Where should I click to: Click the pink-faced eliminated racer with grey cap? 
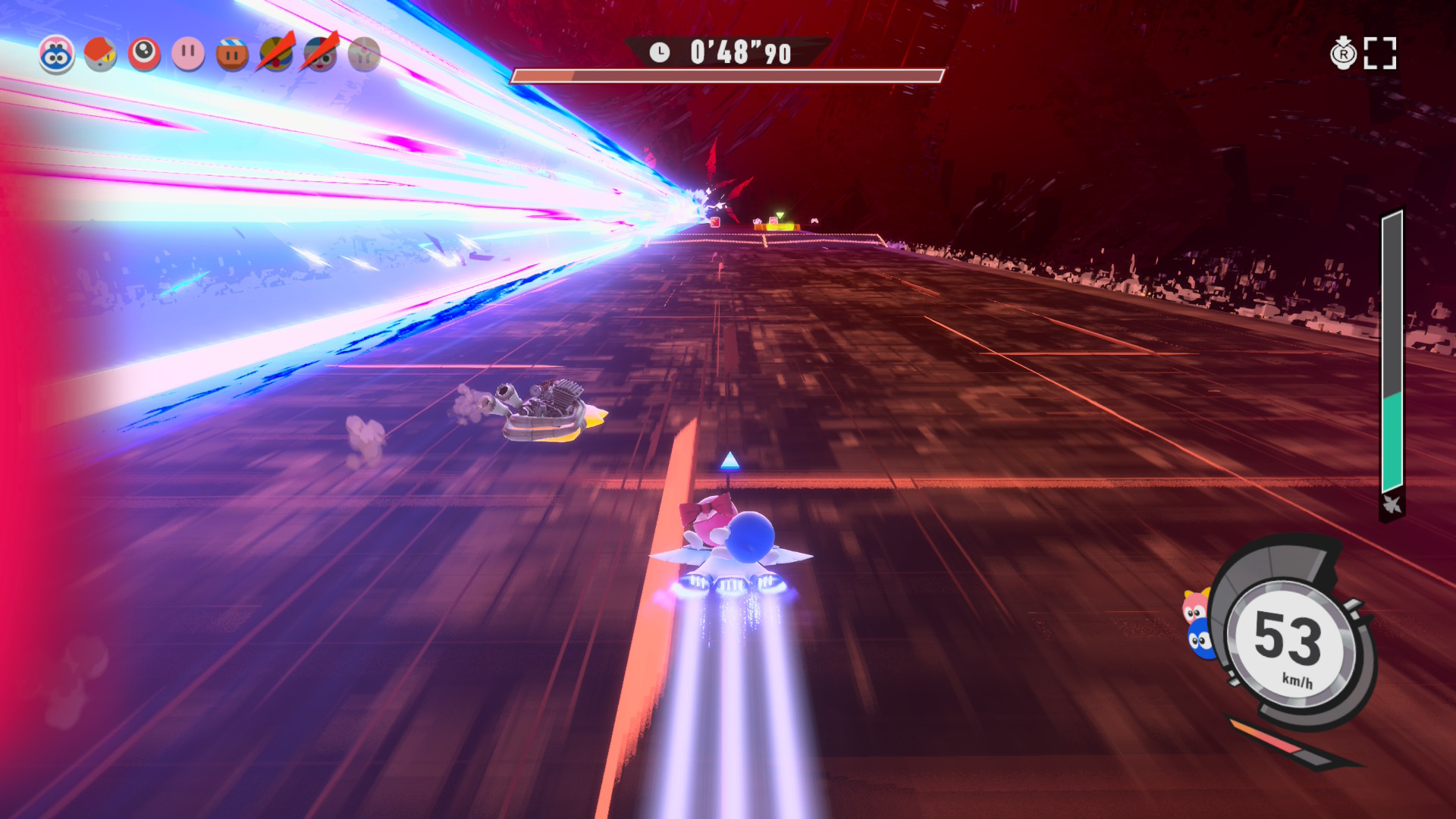click(x=320, y=55)
